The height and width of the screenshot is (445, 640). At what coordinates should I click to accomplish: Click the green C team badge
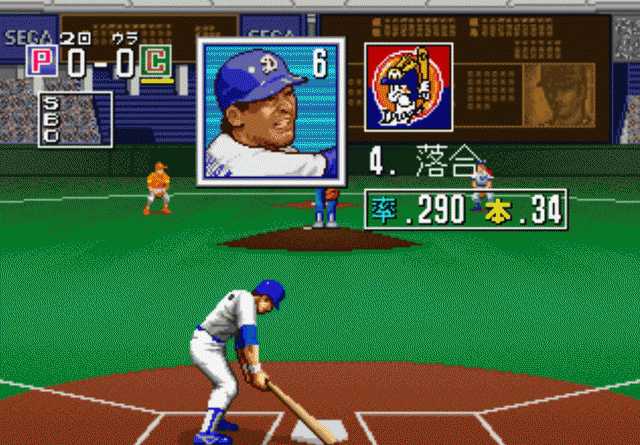click(x=154, y=62)
